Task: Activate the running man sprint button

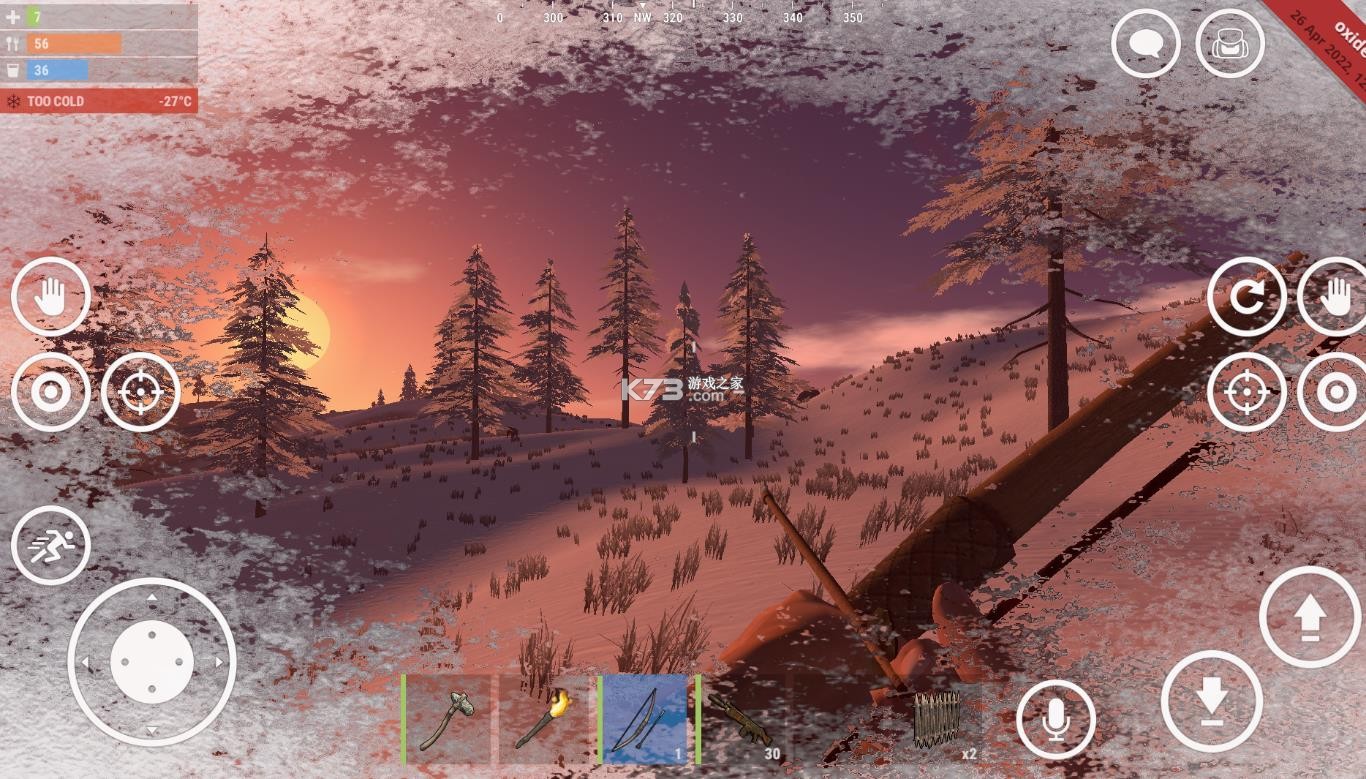Action: pyautogui.click(x=51, y=546)
